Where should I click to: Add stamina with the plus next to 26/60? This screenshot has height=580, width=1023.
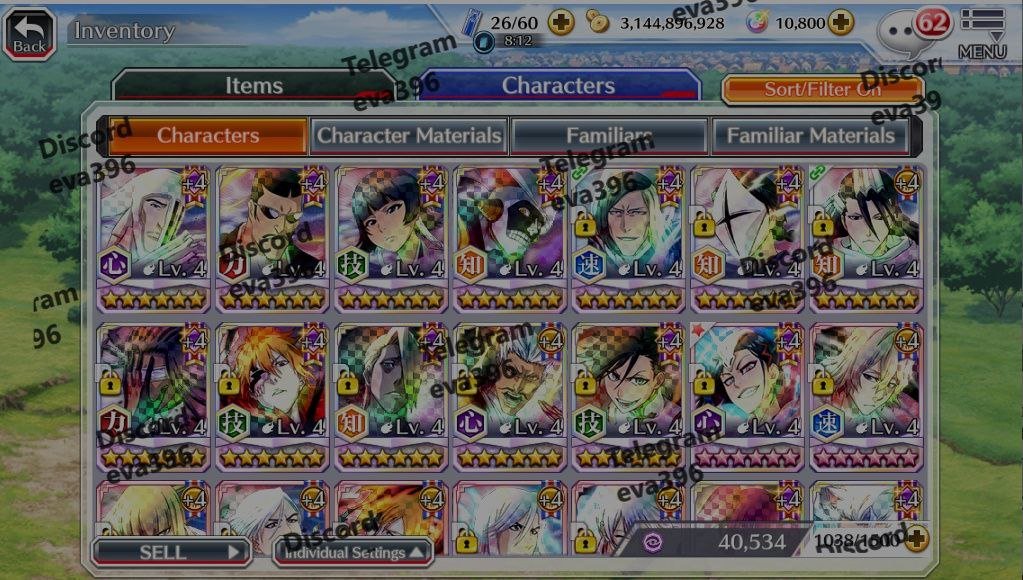(561, 22)
